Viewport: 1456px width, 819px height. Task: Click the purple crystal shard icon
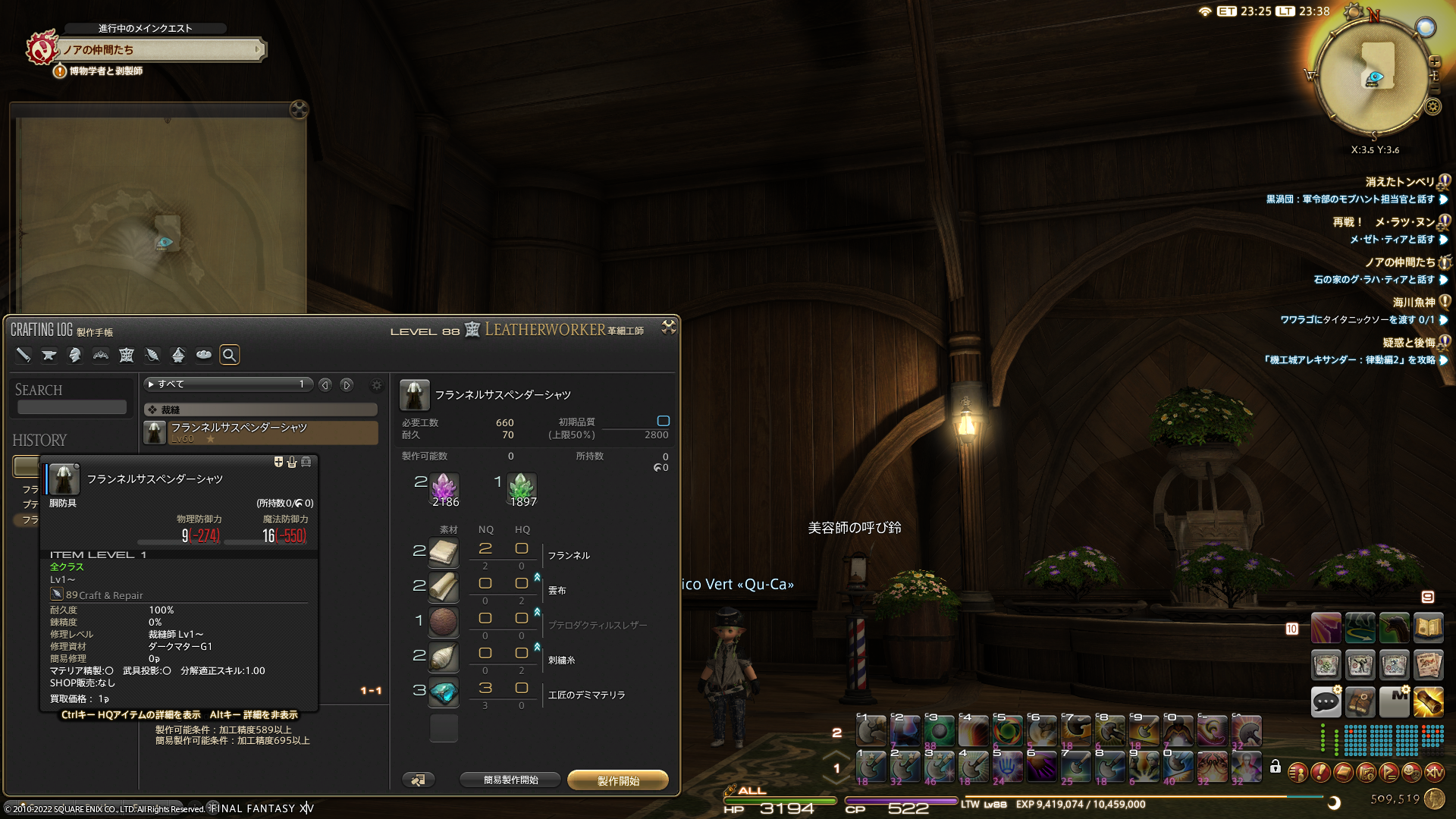(x=444, y=487)
